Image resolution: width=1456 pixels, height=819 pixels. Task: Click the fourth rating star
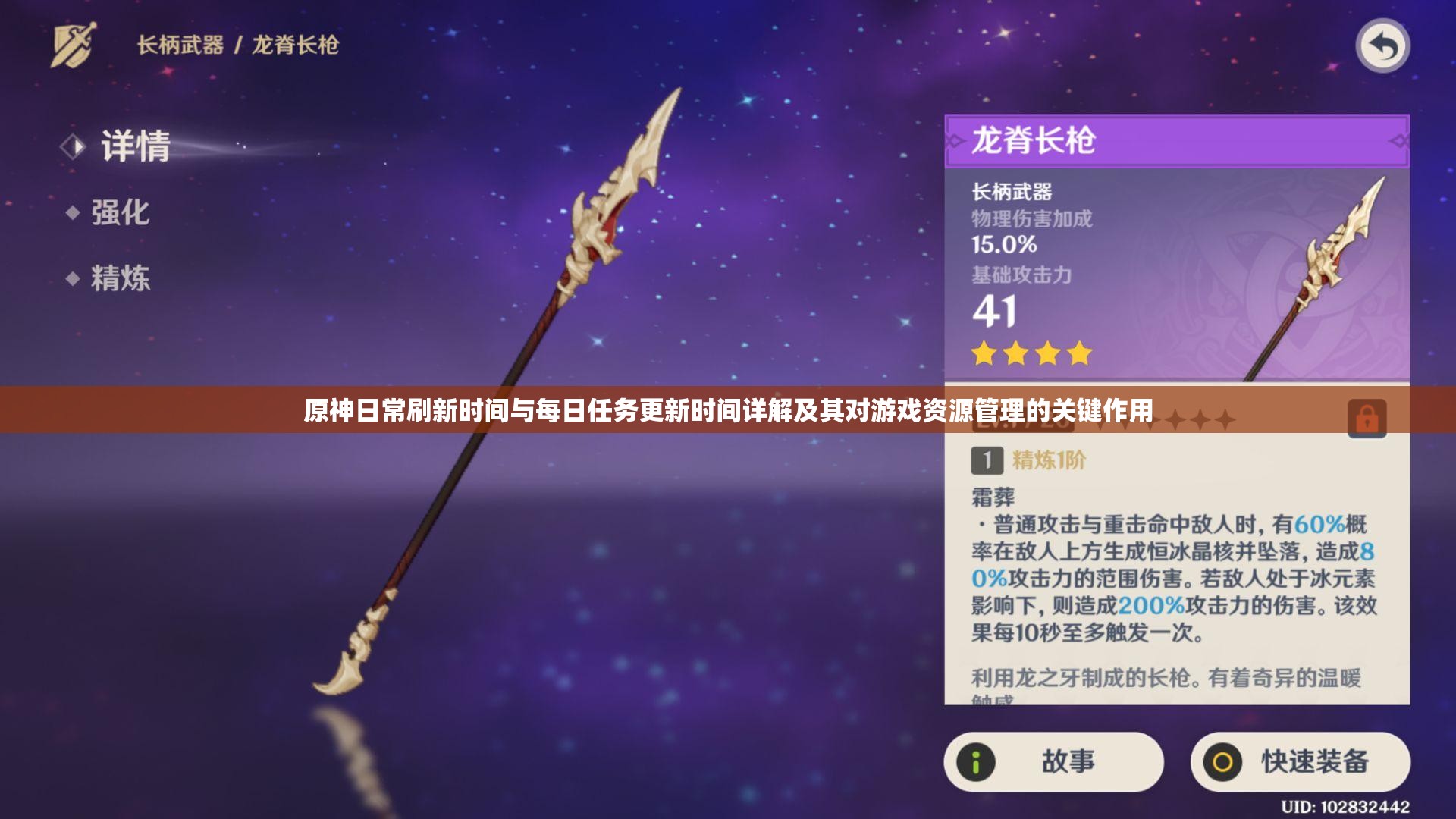[1078, 353]
